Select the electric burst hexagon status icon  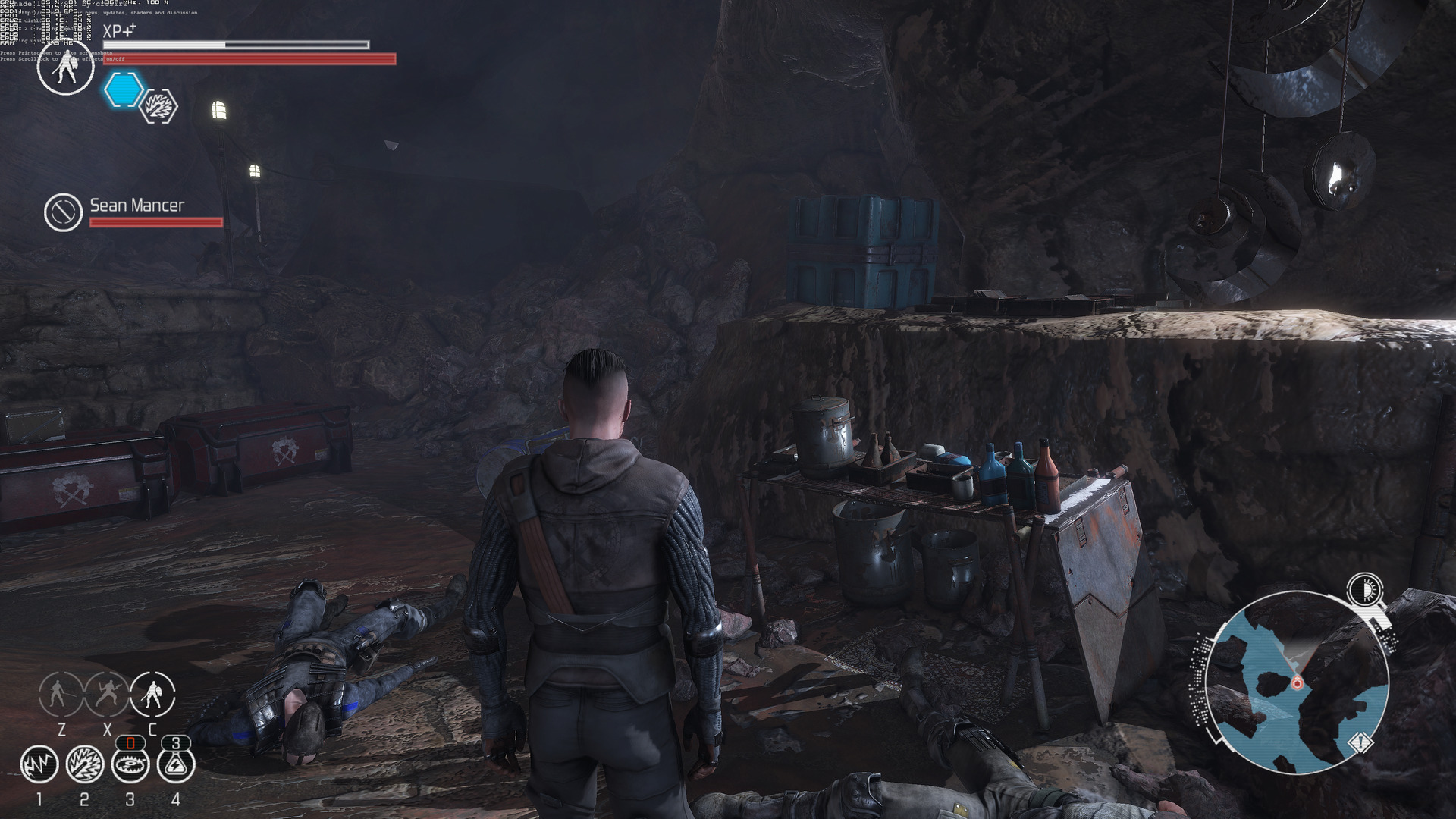coord(159,107)
